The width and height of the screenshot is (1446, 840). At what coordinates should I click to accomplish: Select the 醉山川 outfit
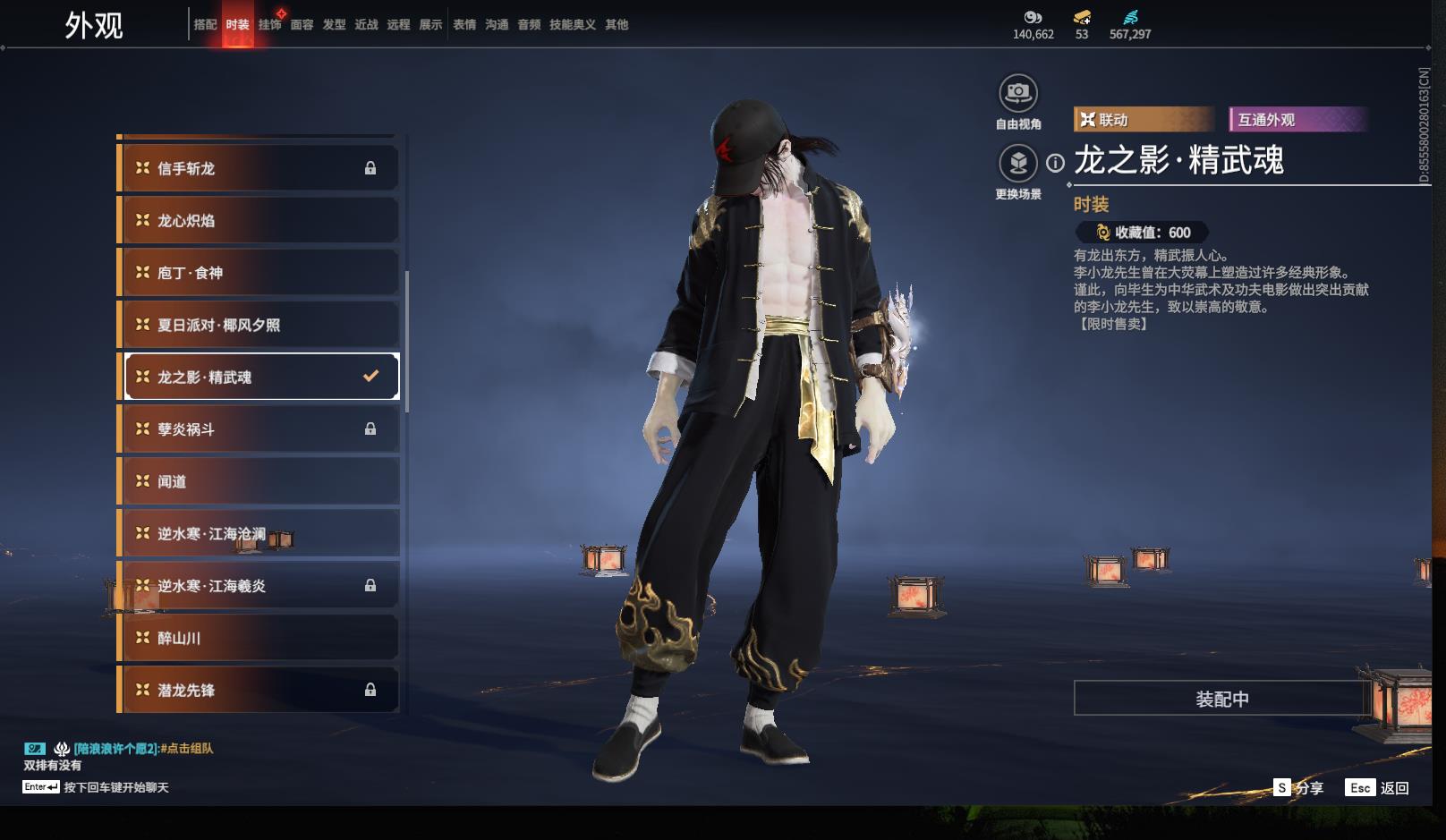pyautogui.click(x=259, y=638)
